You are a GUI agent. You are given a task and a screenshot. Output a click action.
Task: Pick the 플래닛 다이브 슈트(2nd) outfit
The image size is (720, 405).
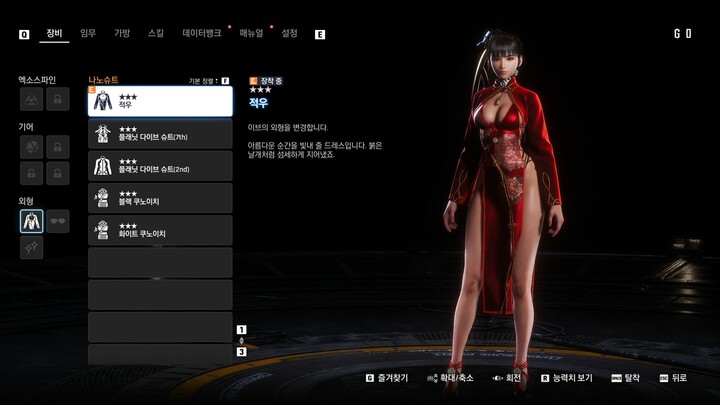(160, 165)
